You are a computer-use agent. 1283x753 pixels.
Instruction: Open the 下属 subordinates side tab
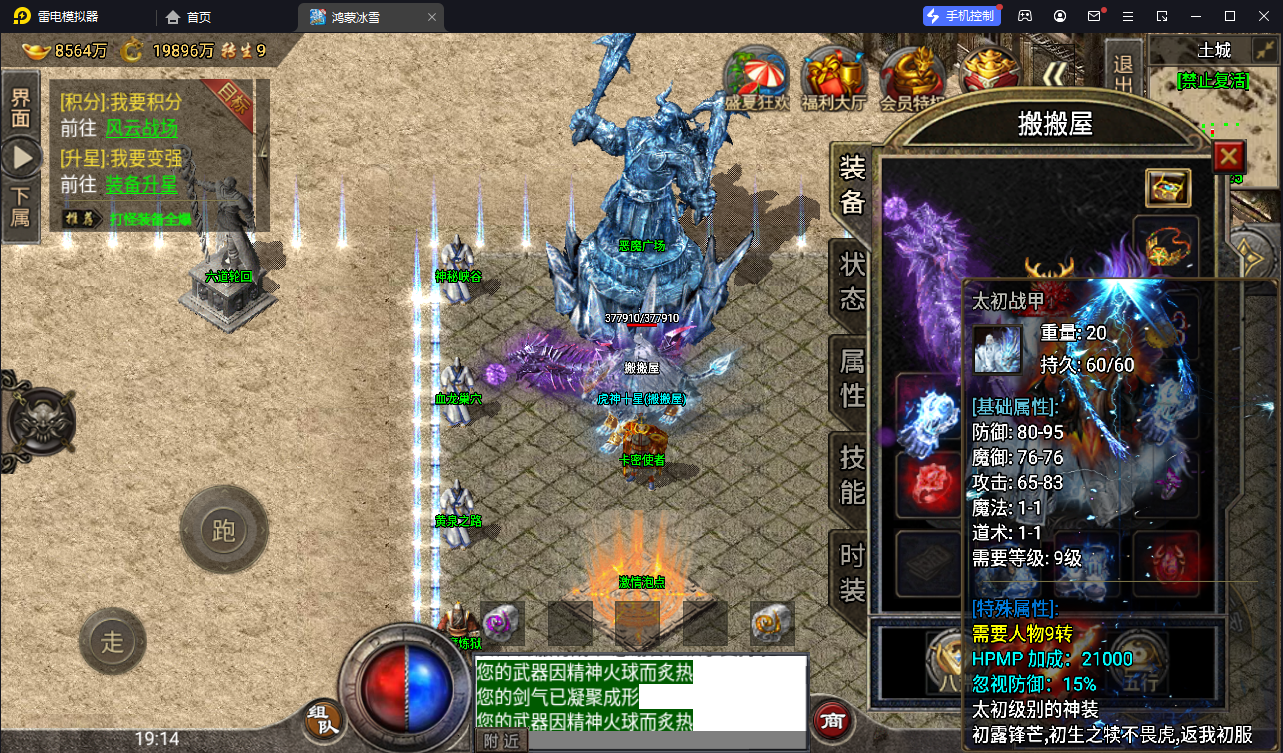[21, 206]
